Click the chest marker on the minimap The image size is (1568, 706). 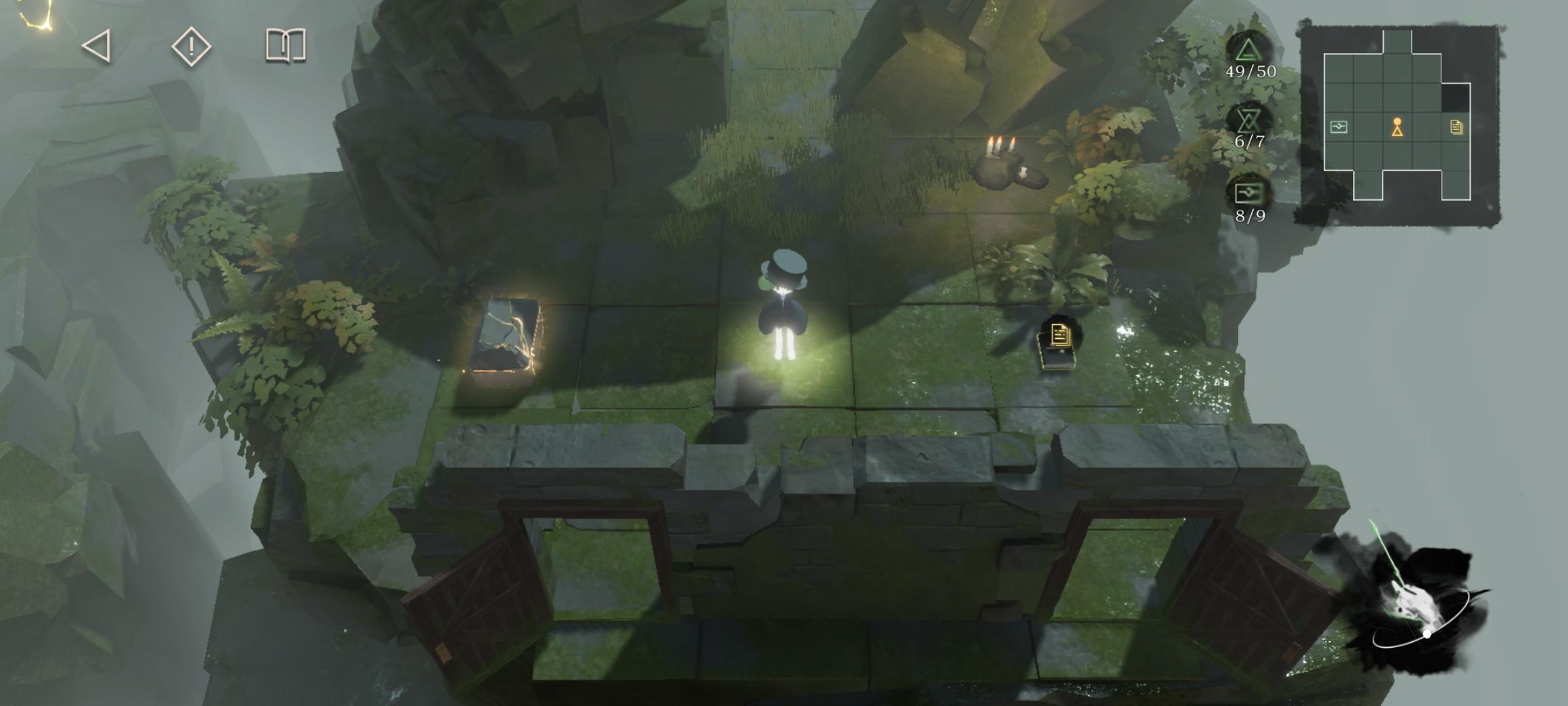(x=1339, y=127)
